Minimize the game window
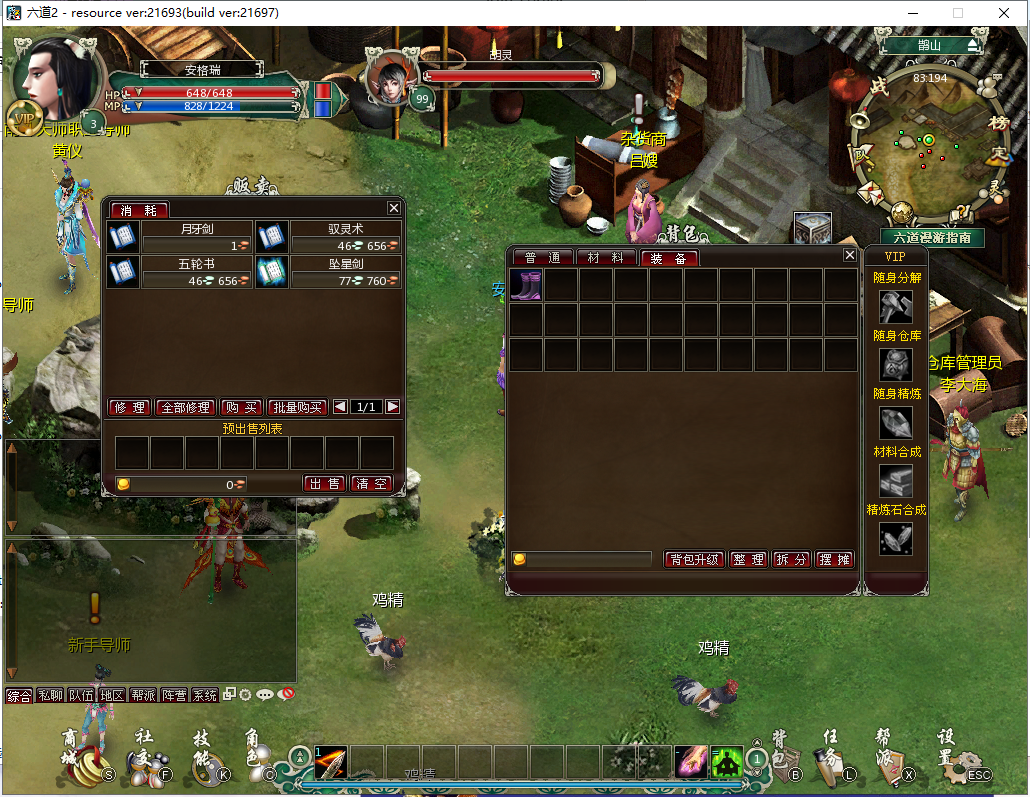The width and height of the screenshot is (1030, 797). coord(913,13)
